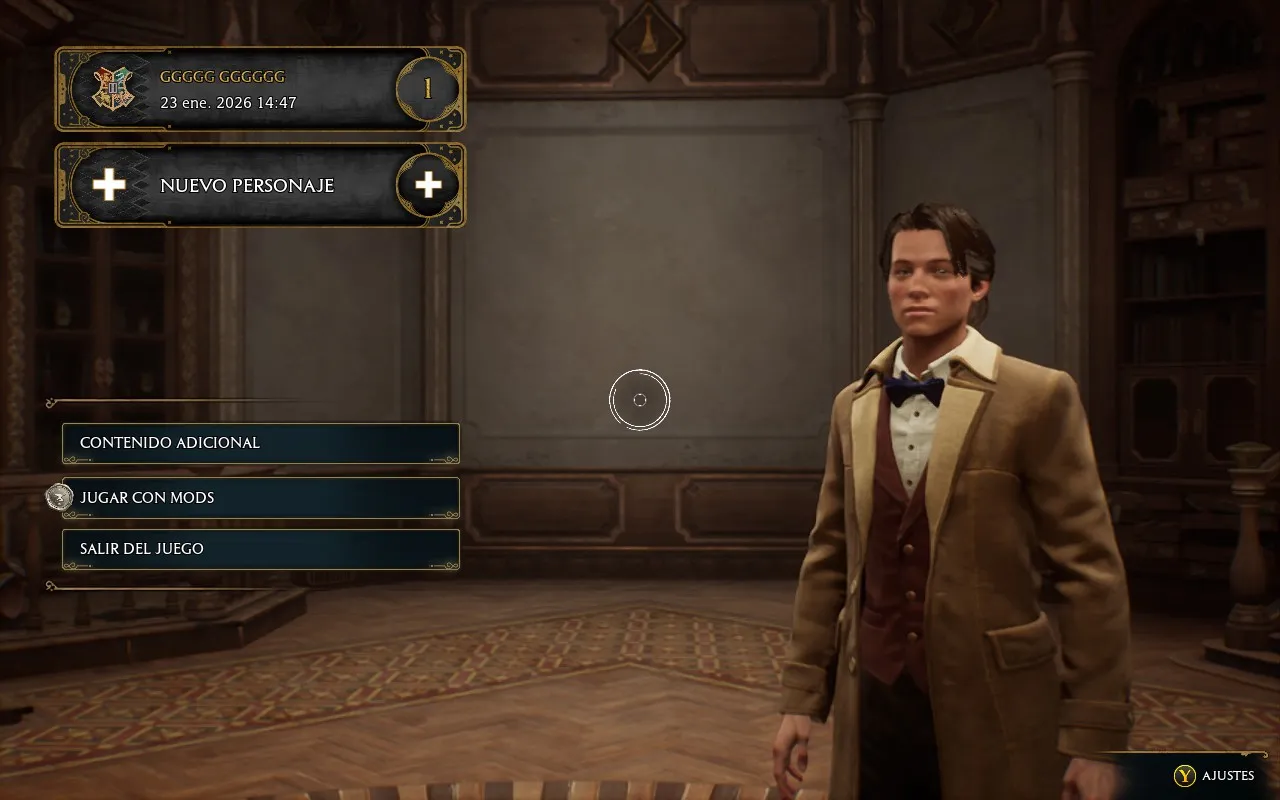The width and height of the screenshot is (1280, 800).
Task: Select the level 1 badge on the profile card
Action: 427,88
